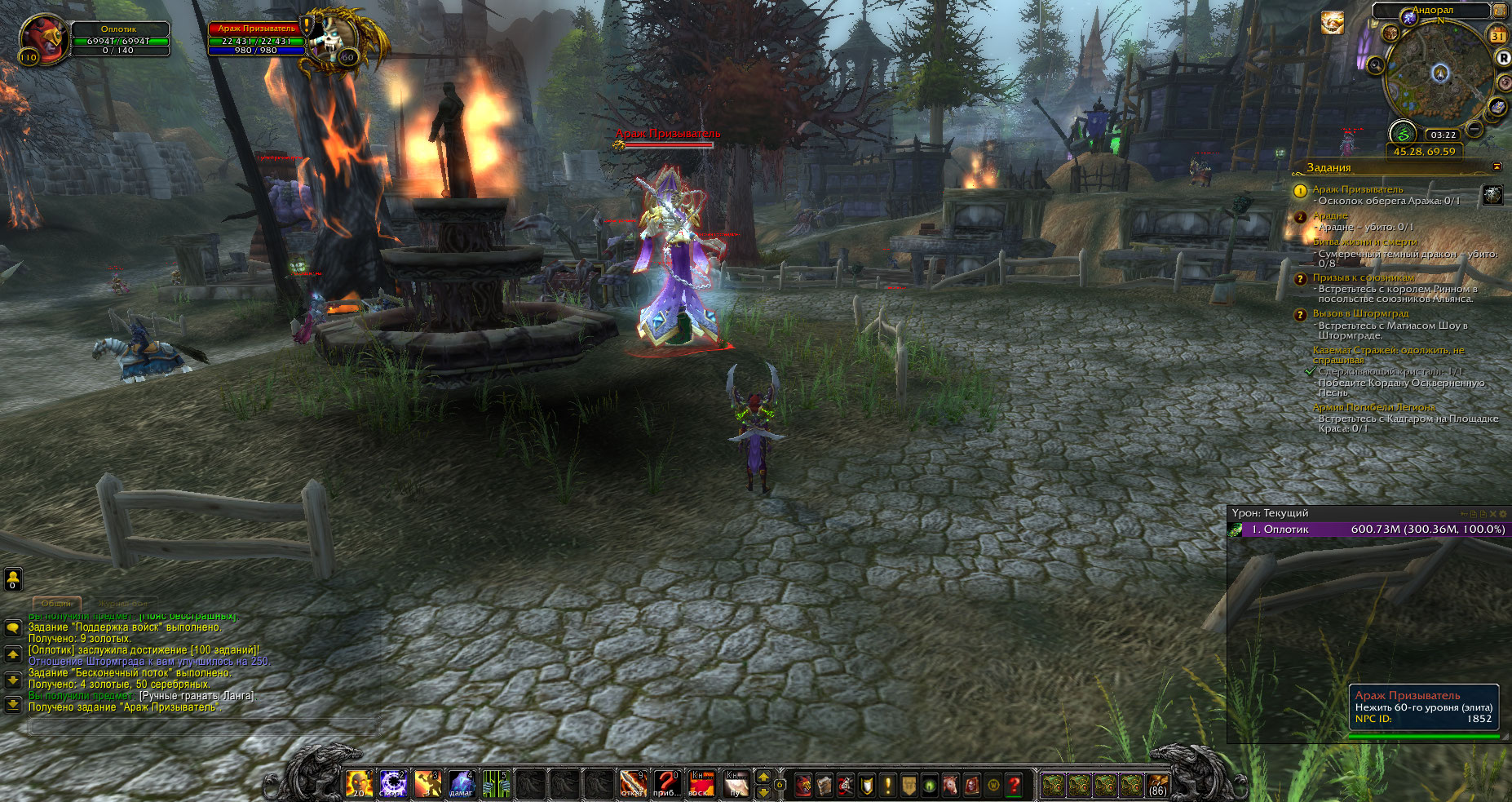Viewport: 1512px width, 802px height.
Task: Select the Араж Призыватель quest title
Action: 1357,189
